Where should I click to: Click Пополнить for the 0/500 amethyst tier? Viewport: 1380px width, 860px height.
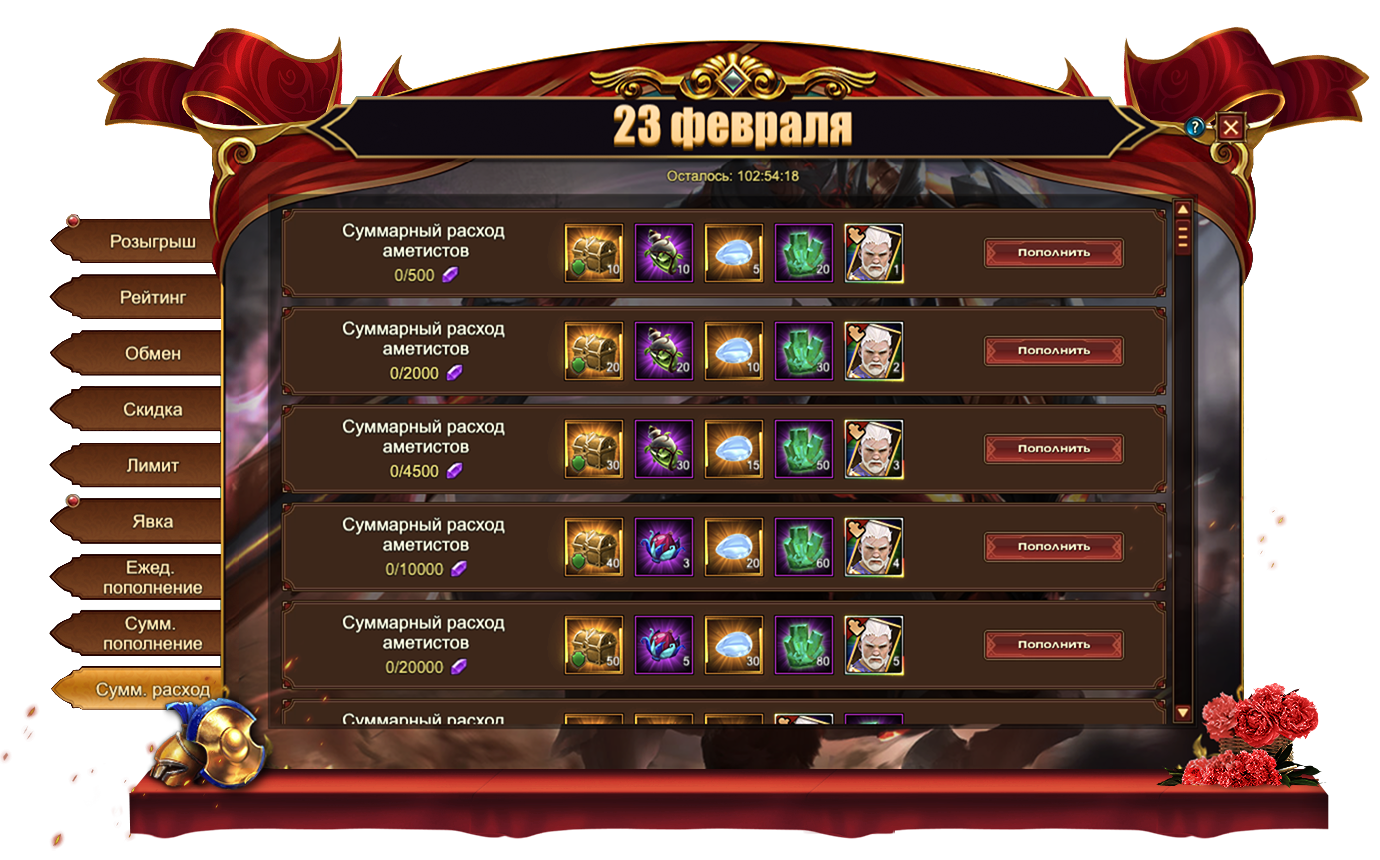click(x=1053, y=253)
